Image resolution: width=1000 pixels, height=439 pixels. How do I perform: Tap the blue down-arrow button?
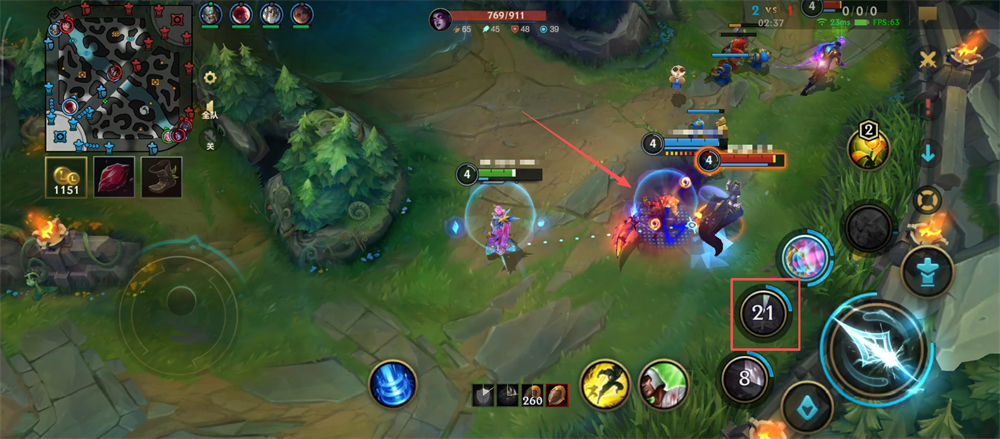[928, 154]
